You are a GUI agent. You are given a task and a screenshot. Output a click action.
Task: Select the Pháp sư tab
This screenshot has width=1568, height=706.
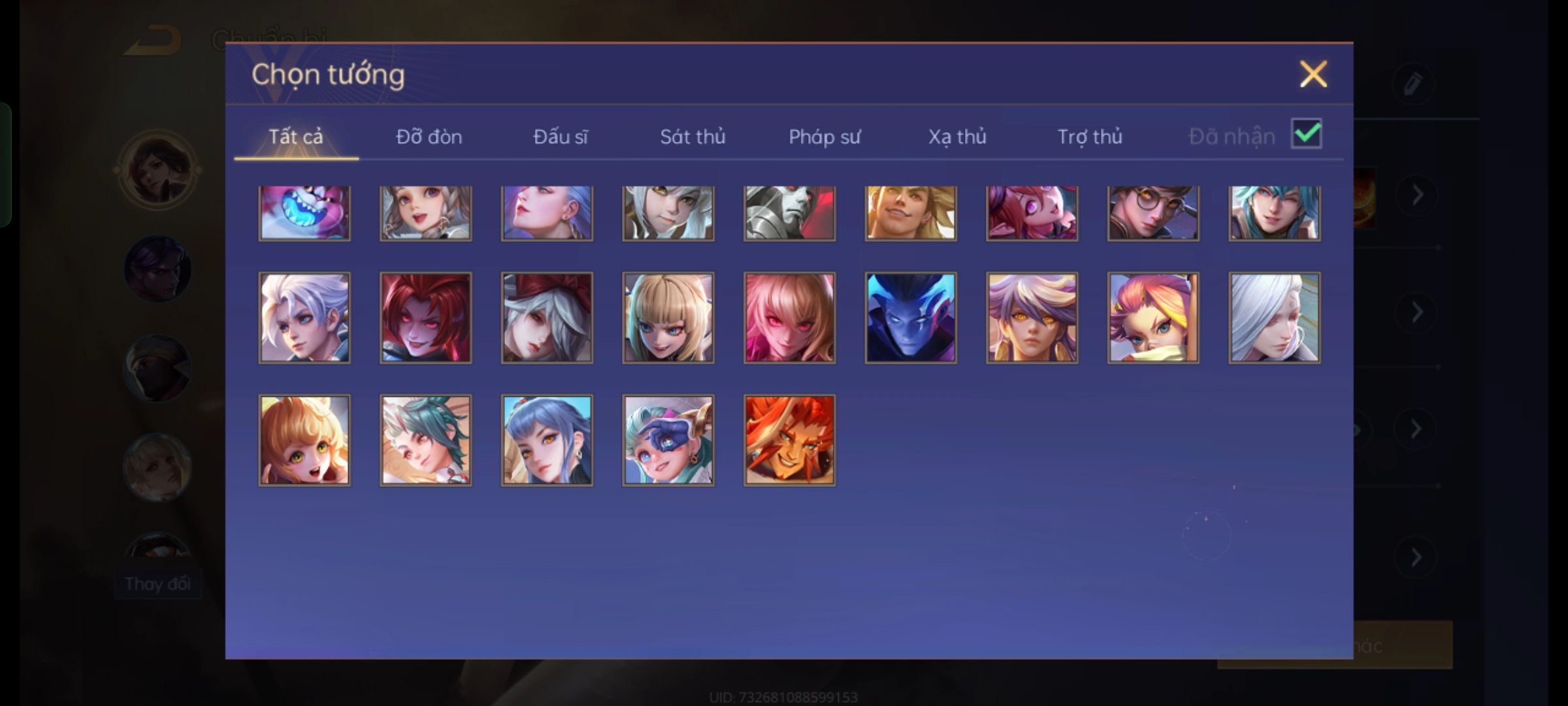point(825,137)
